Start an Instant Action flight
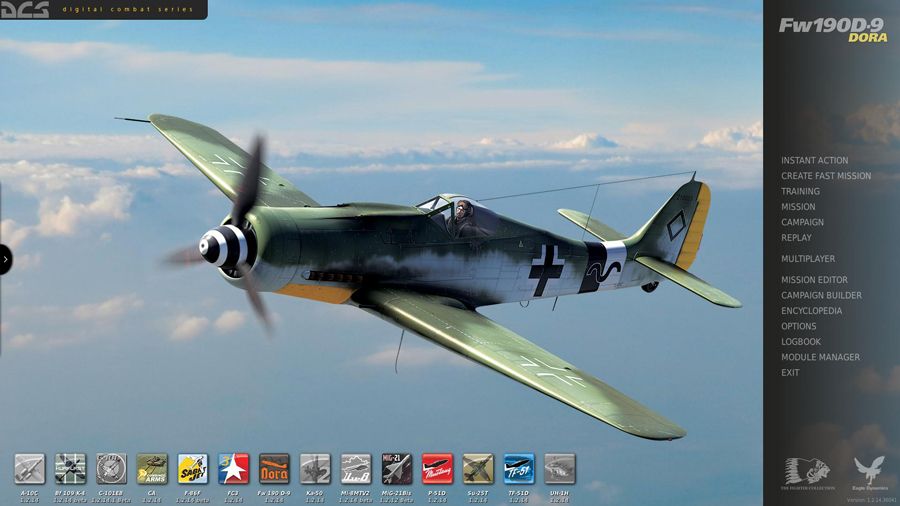 pos(814,160)
